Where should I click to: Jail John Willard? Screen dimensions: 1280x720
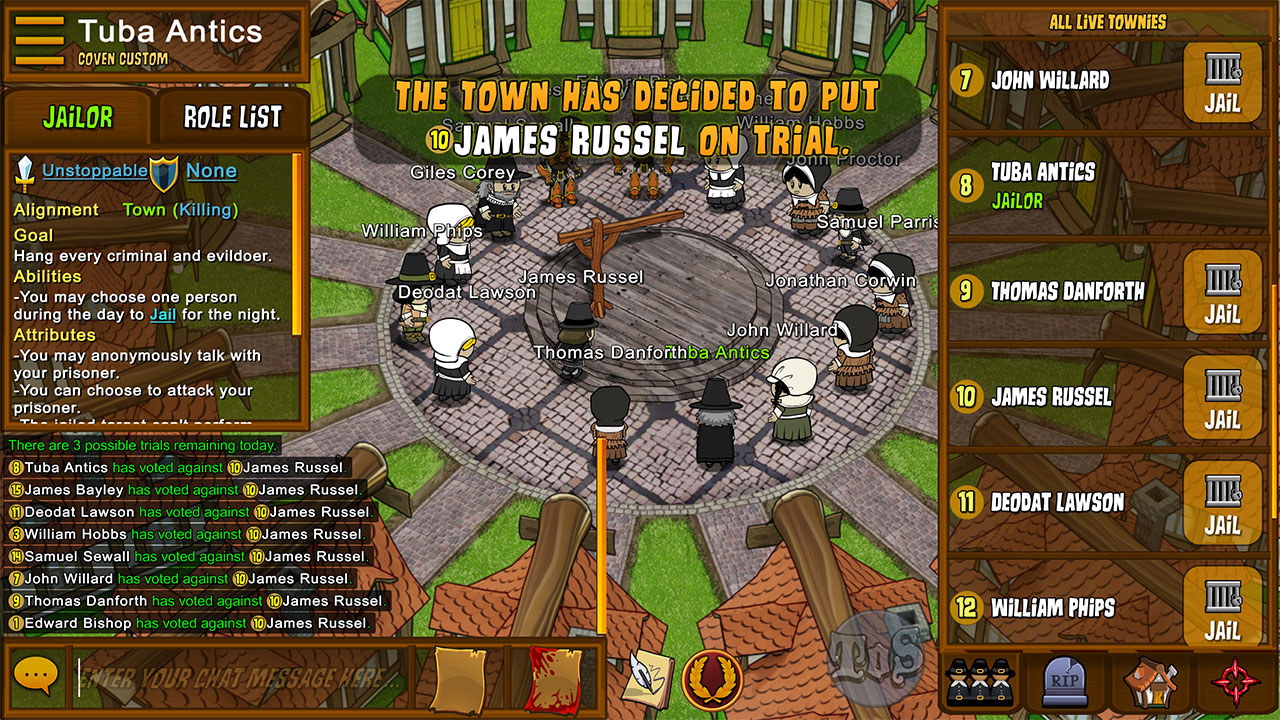click(1222, 83)
